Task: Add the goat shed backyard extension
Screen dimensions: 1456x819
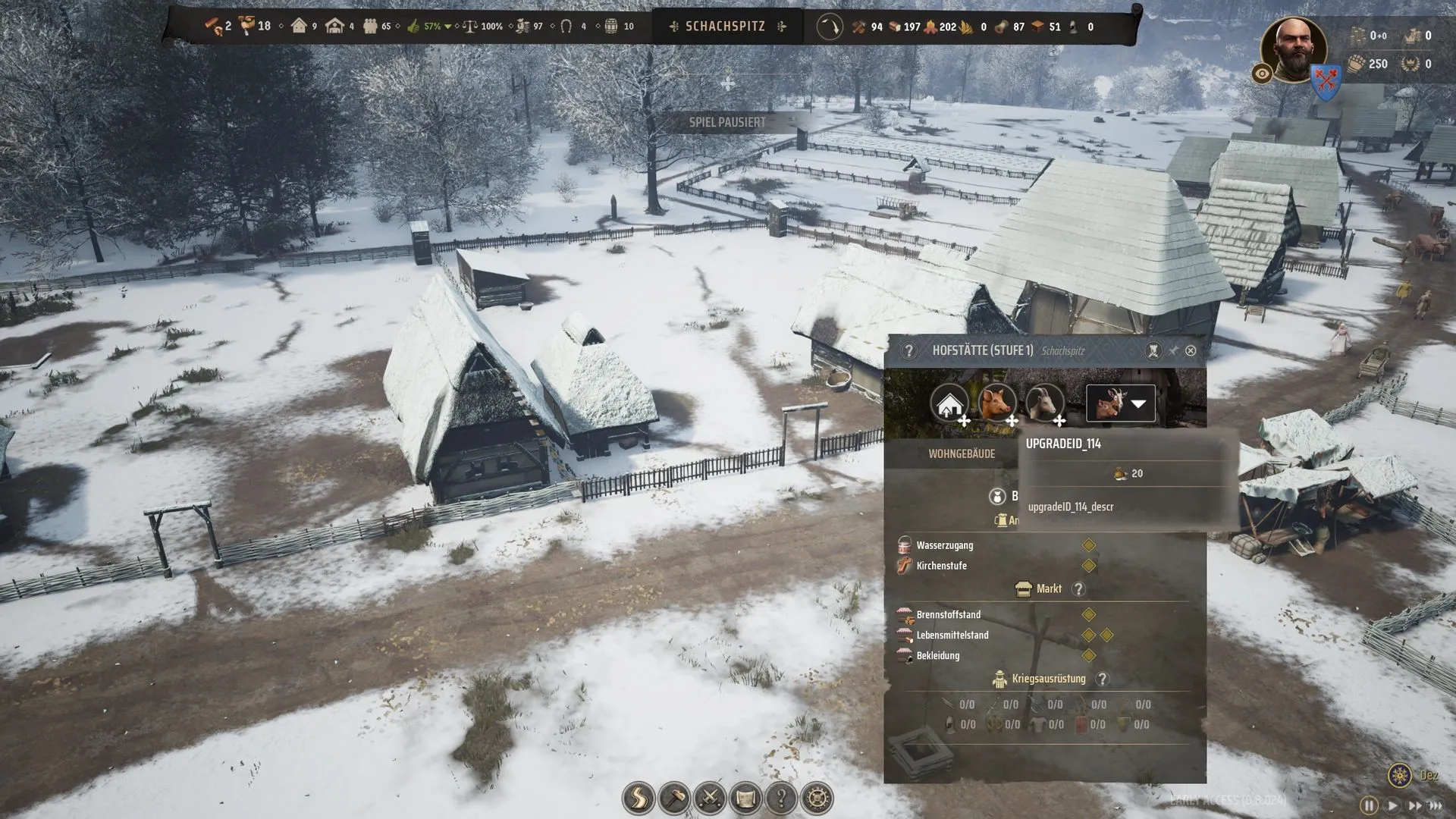Action: 1045,403
